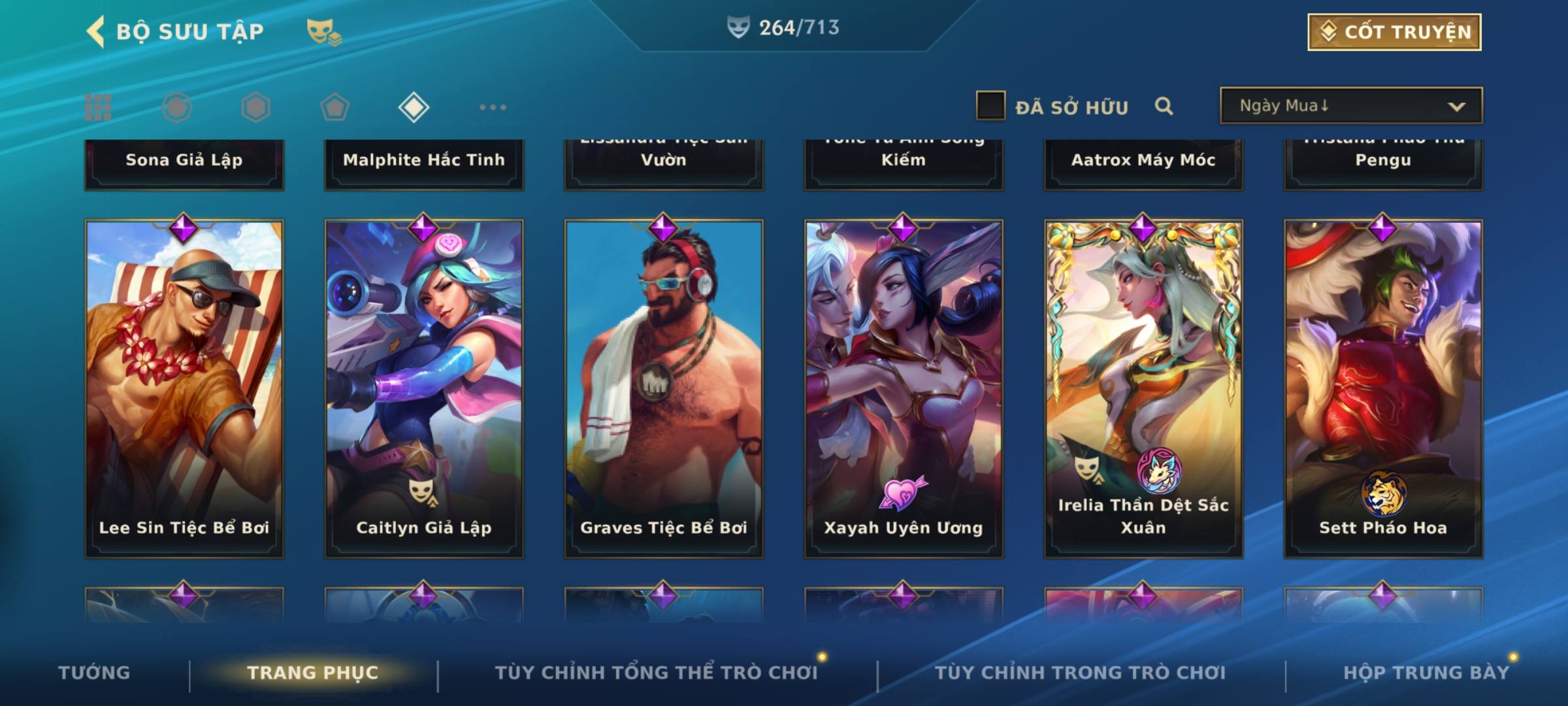
Task: Select the diamond rarity filter
Action: pyautogui.click(x=414, y=107)
